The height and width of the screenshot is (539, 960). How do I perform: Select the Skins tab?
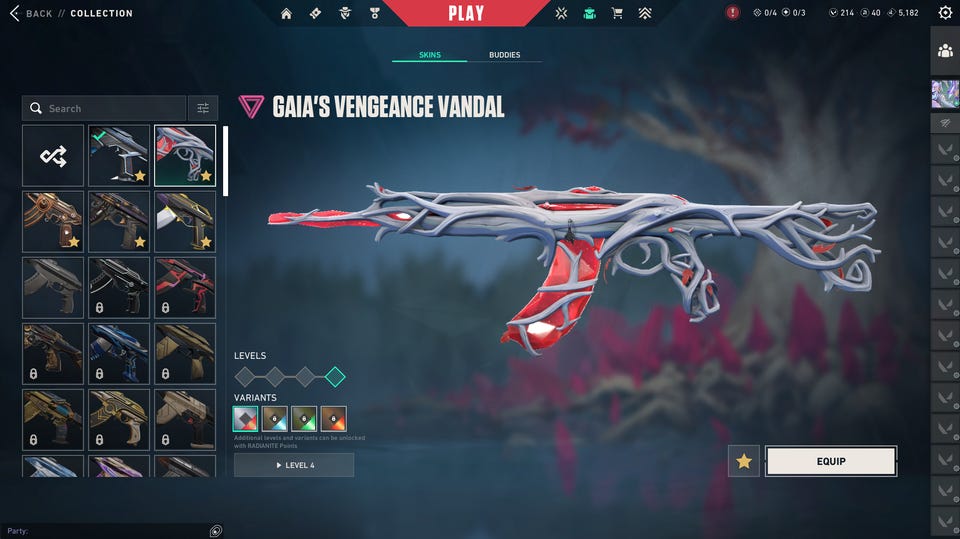(430, 55)
